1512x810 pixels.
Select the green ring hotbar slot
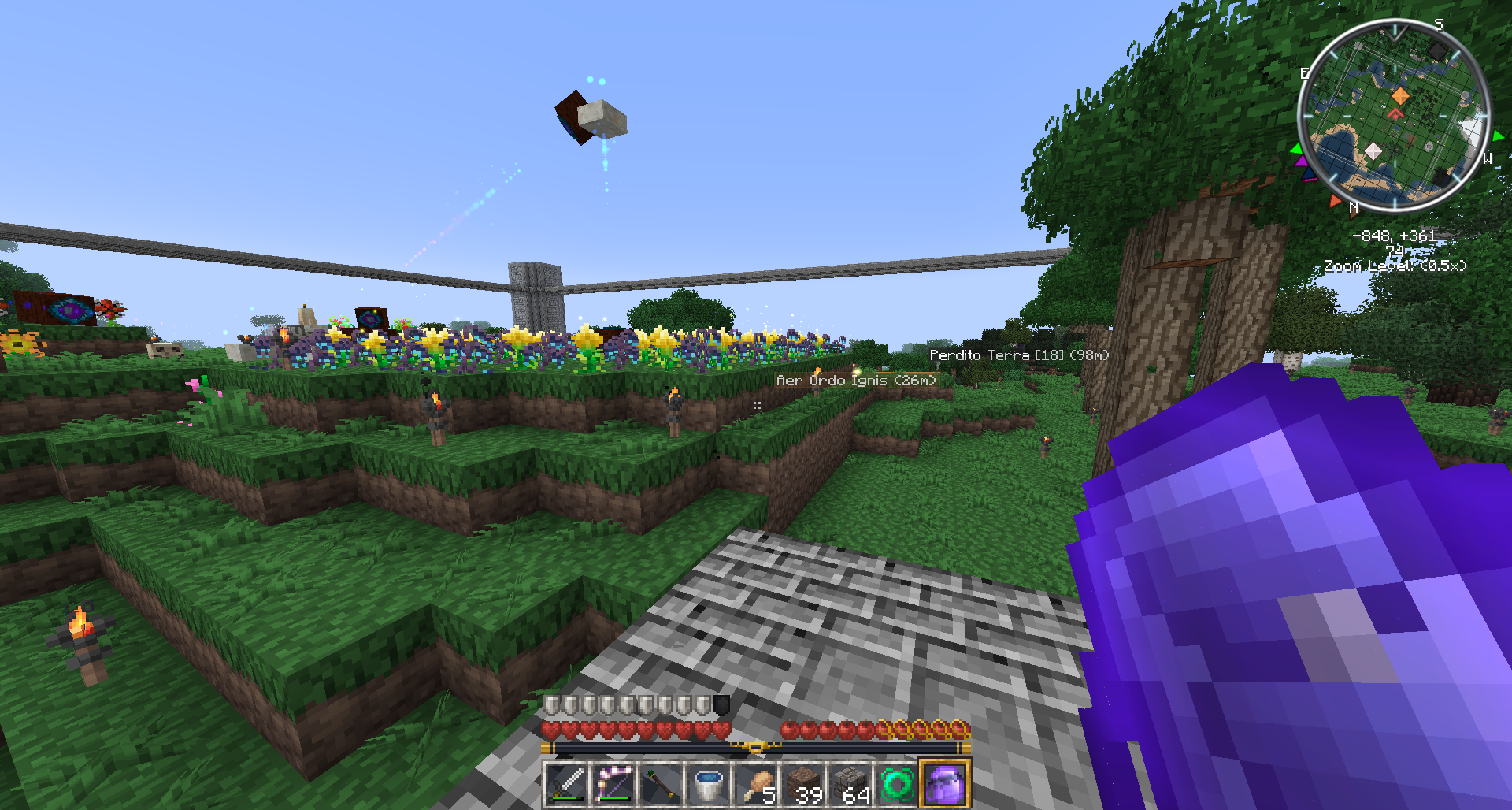(898, 784)
